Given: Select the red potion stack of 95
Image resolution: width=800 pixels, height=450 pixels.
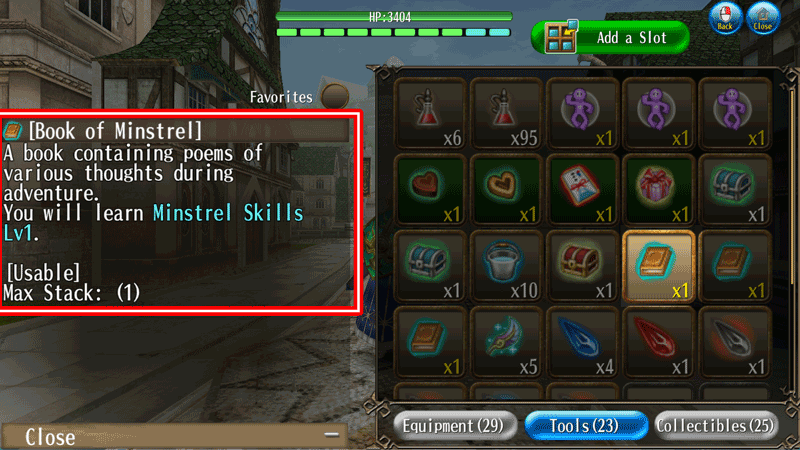Looking at the screenshot, I should click(x=506, y=112).
